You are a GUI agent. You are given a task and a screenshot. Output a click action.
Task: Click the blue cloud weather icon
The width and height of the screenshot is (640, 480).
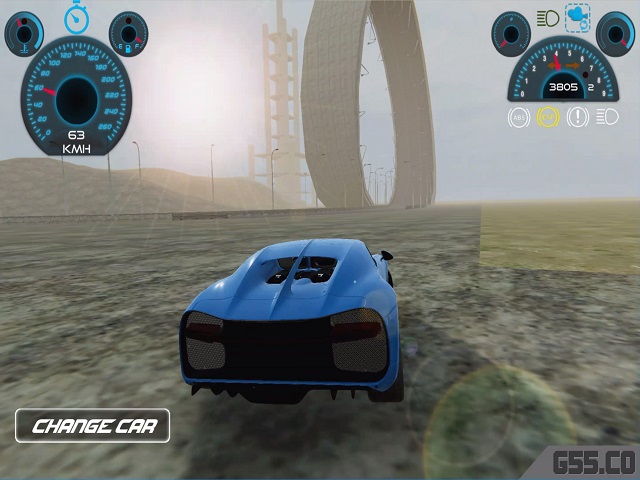(577, 16)
